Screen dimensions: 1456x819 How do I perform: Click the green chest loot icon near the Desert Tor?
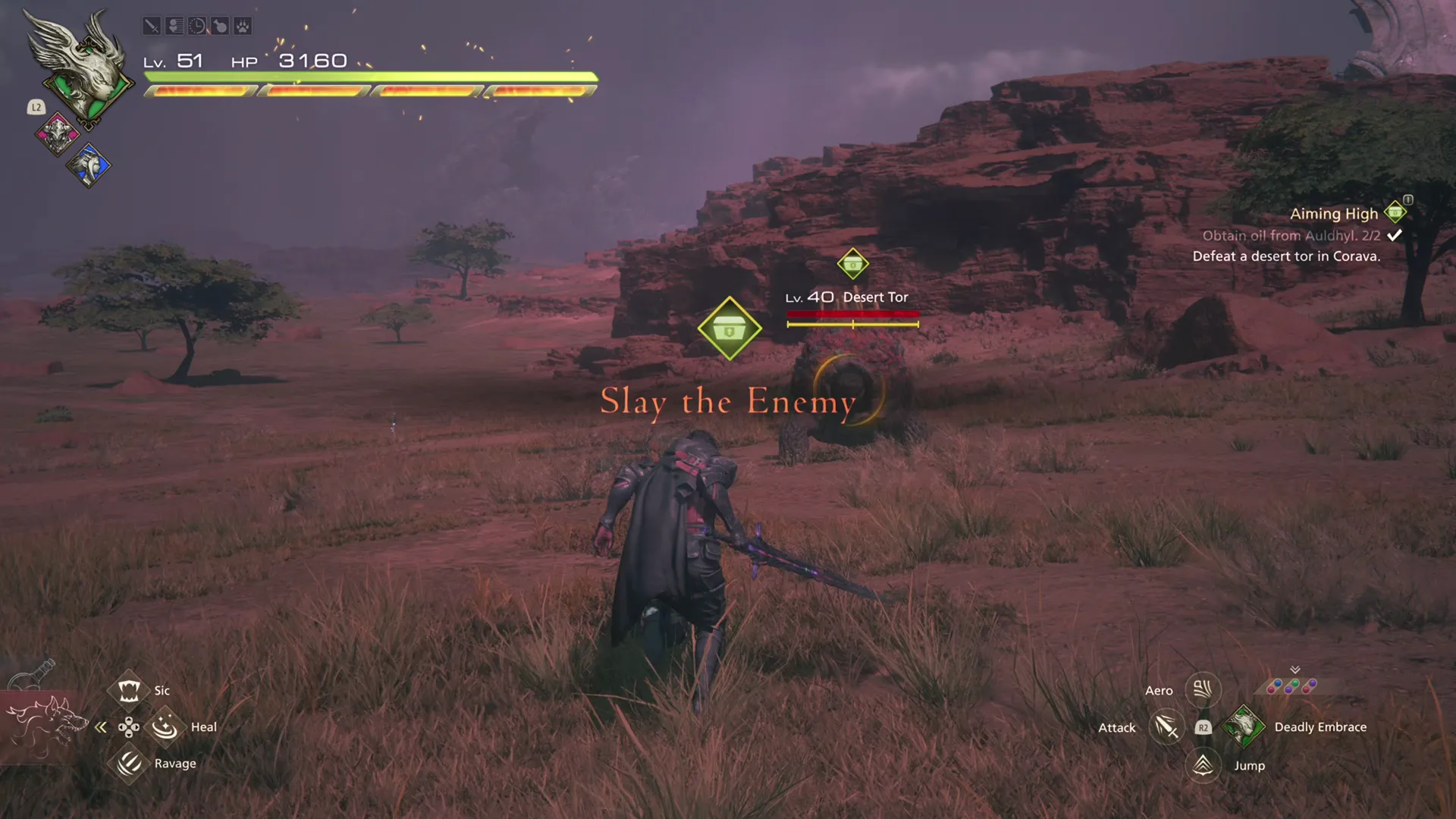(x=730, y=328)
